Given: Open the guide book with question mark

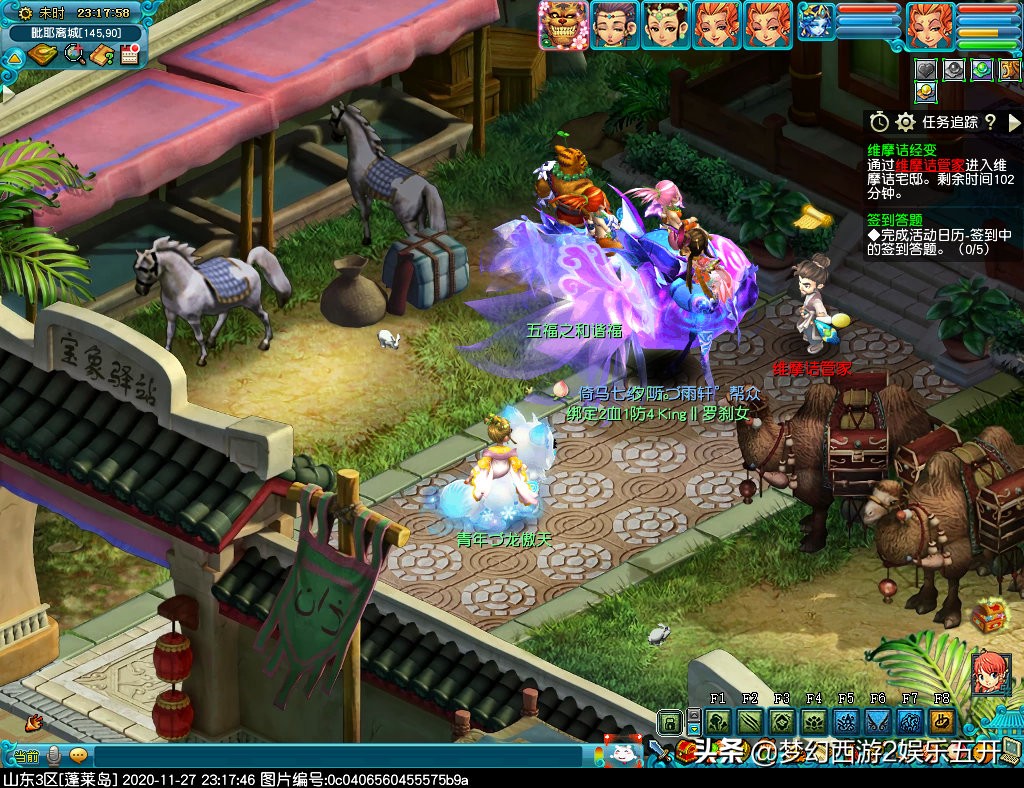Looking at the screenshot, I should tap(101, 54).
